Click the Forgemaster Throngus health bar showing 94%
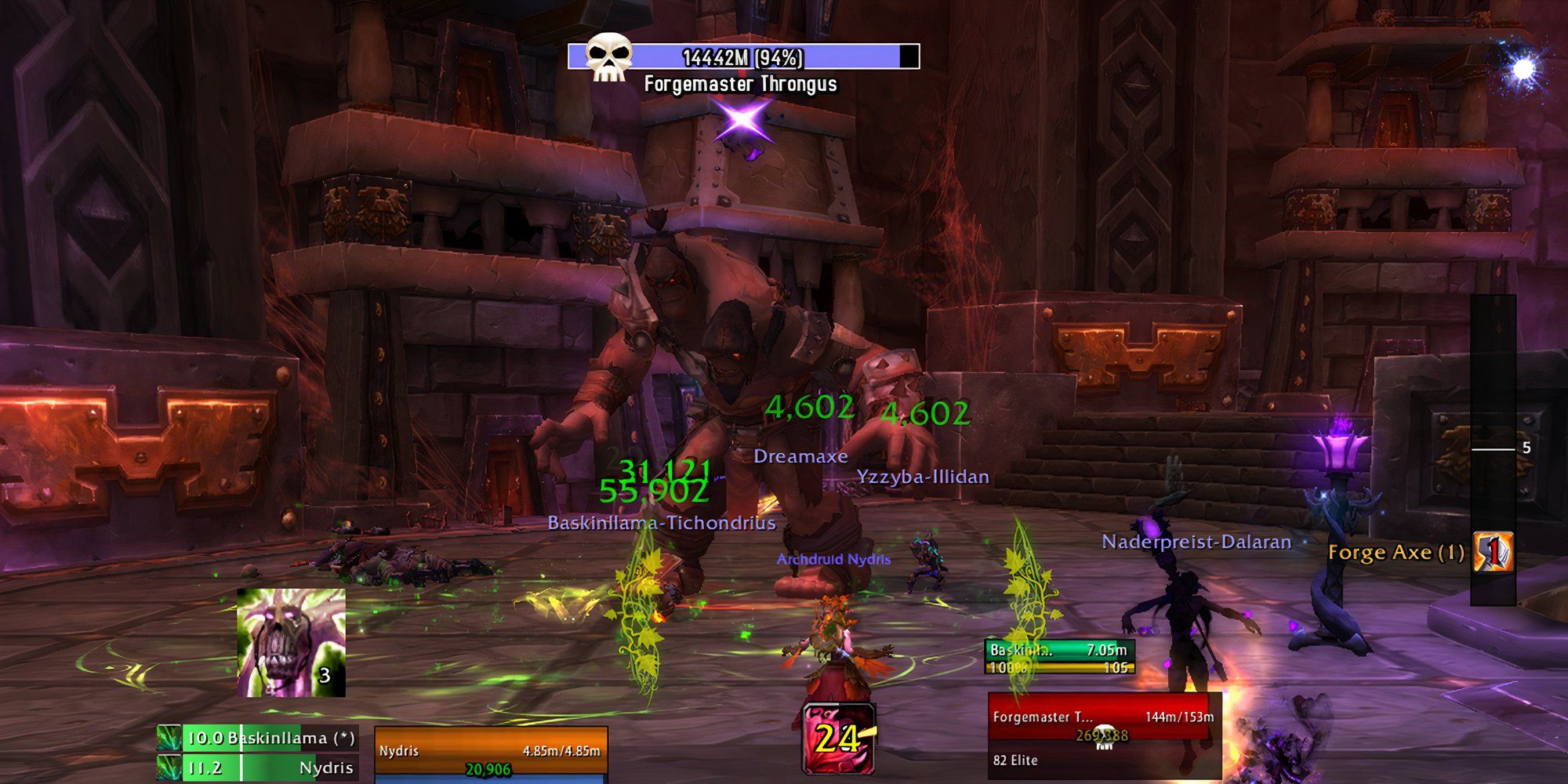Viewport: 1568px width, 784px height. tap(745, 55)
